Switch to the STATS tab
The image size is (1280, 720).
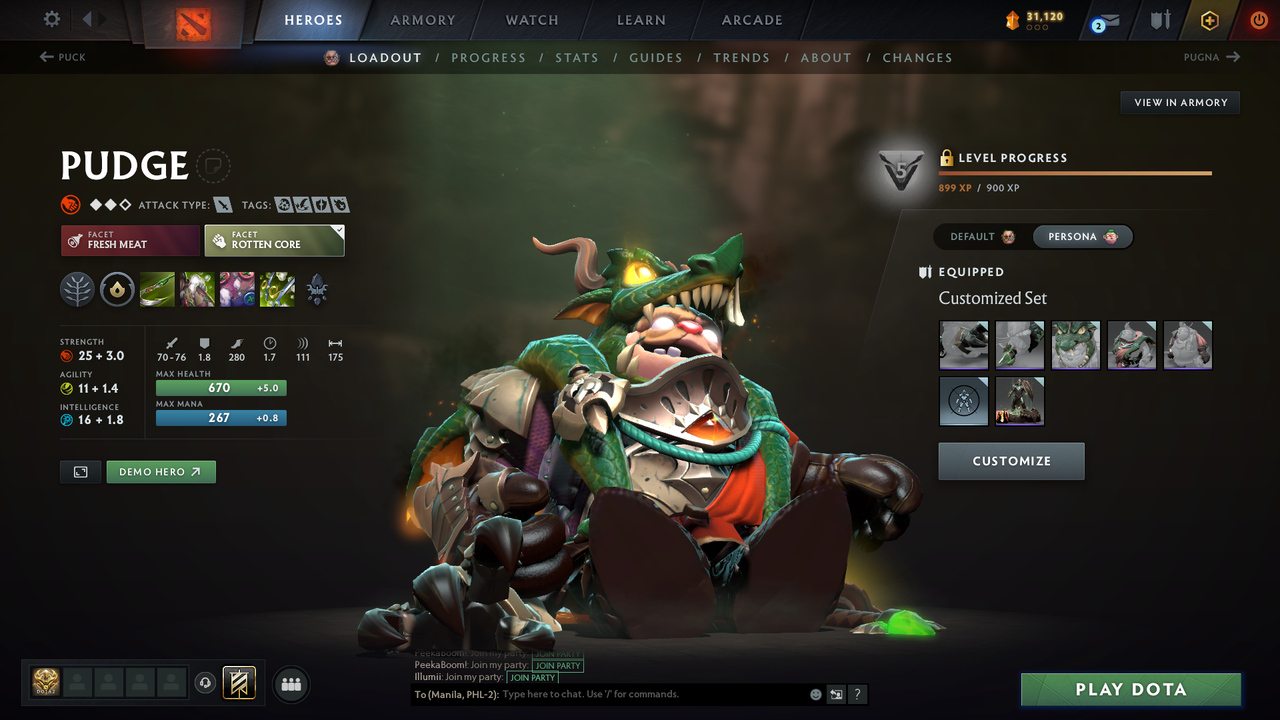[577, 57]
